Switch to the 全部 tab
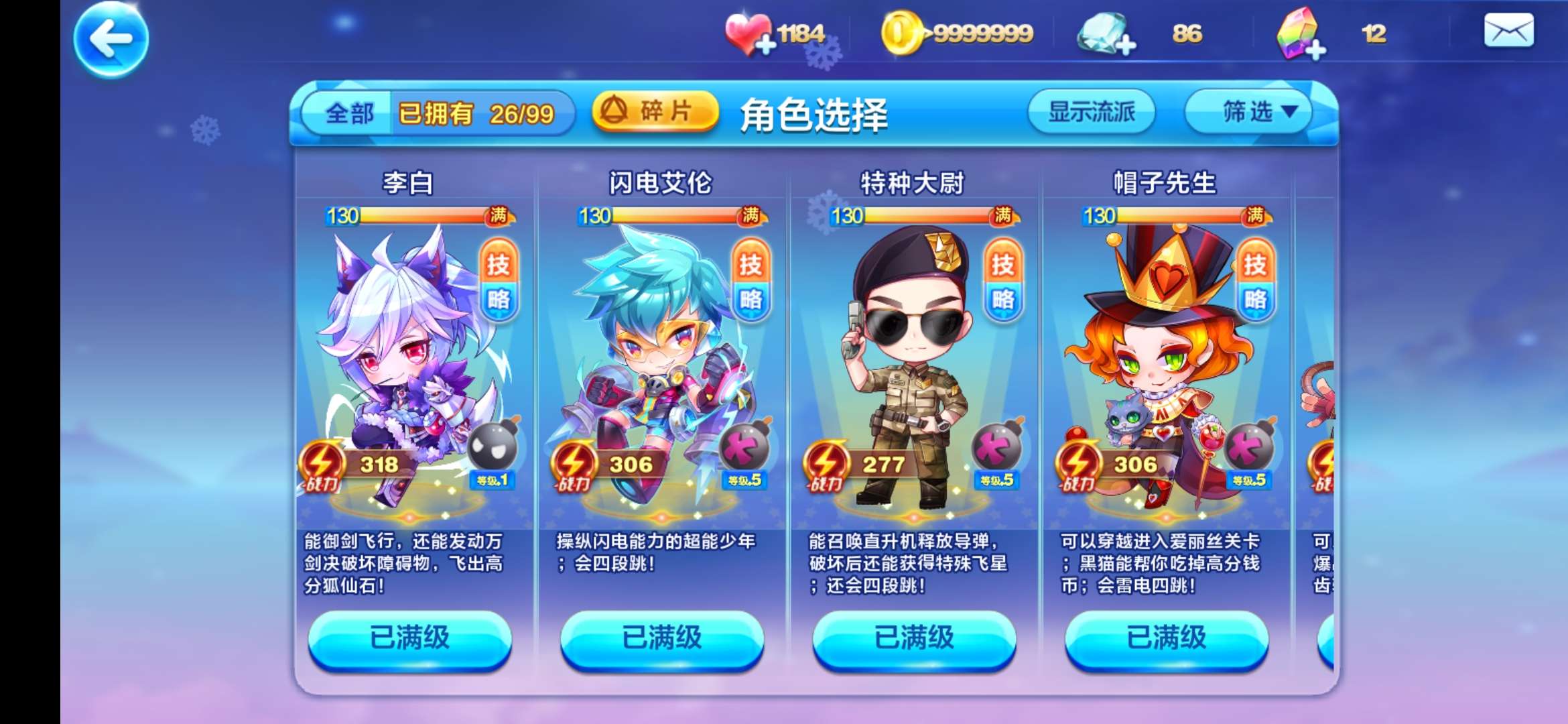This screenshot has width=1568, height=724. pos(349,113)
